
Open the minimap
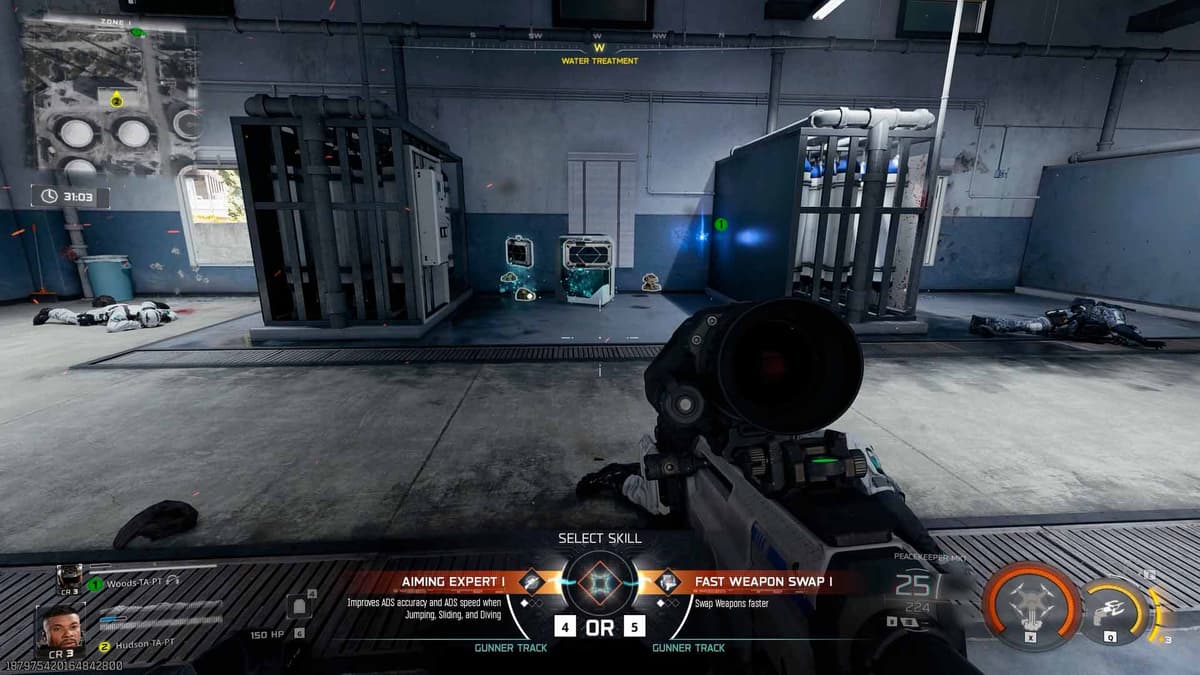click(110, 98)
